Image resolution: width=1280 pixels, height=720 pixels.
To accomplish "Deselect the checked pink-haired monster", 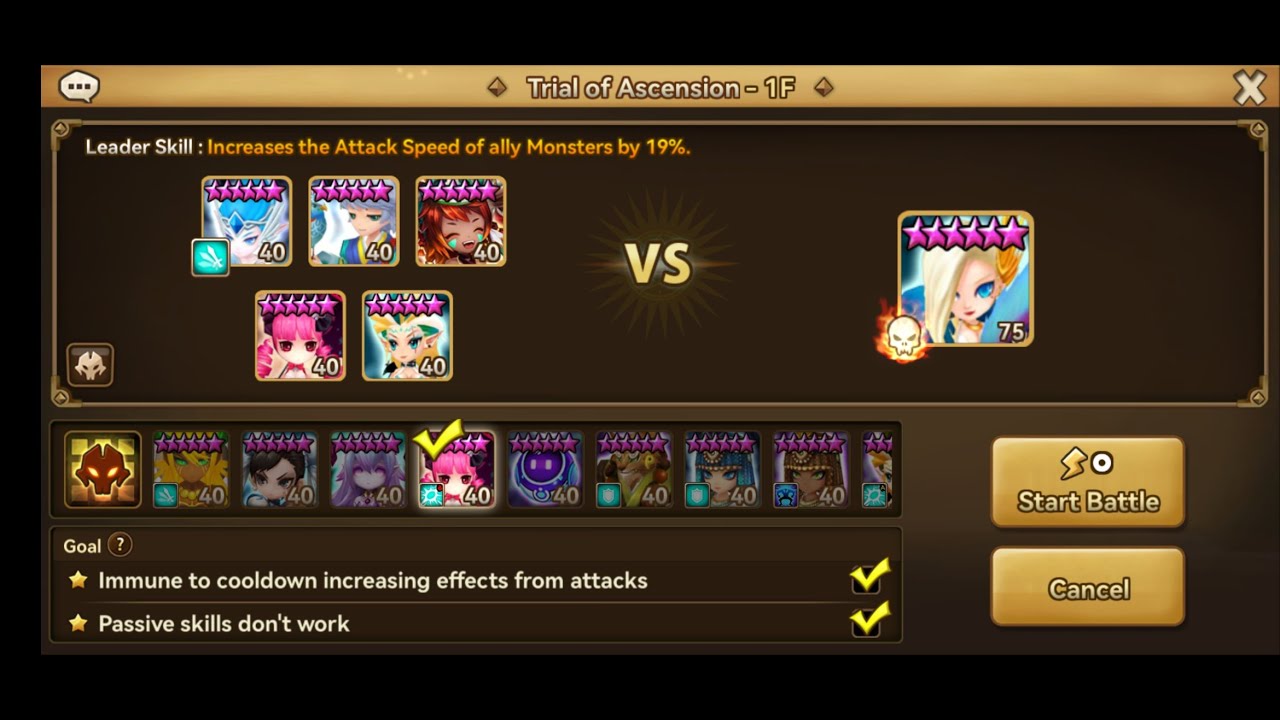I will point(455,470).
